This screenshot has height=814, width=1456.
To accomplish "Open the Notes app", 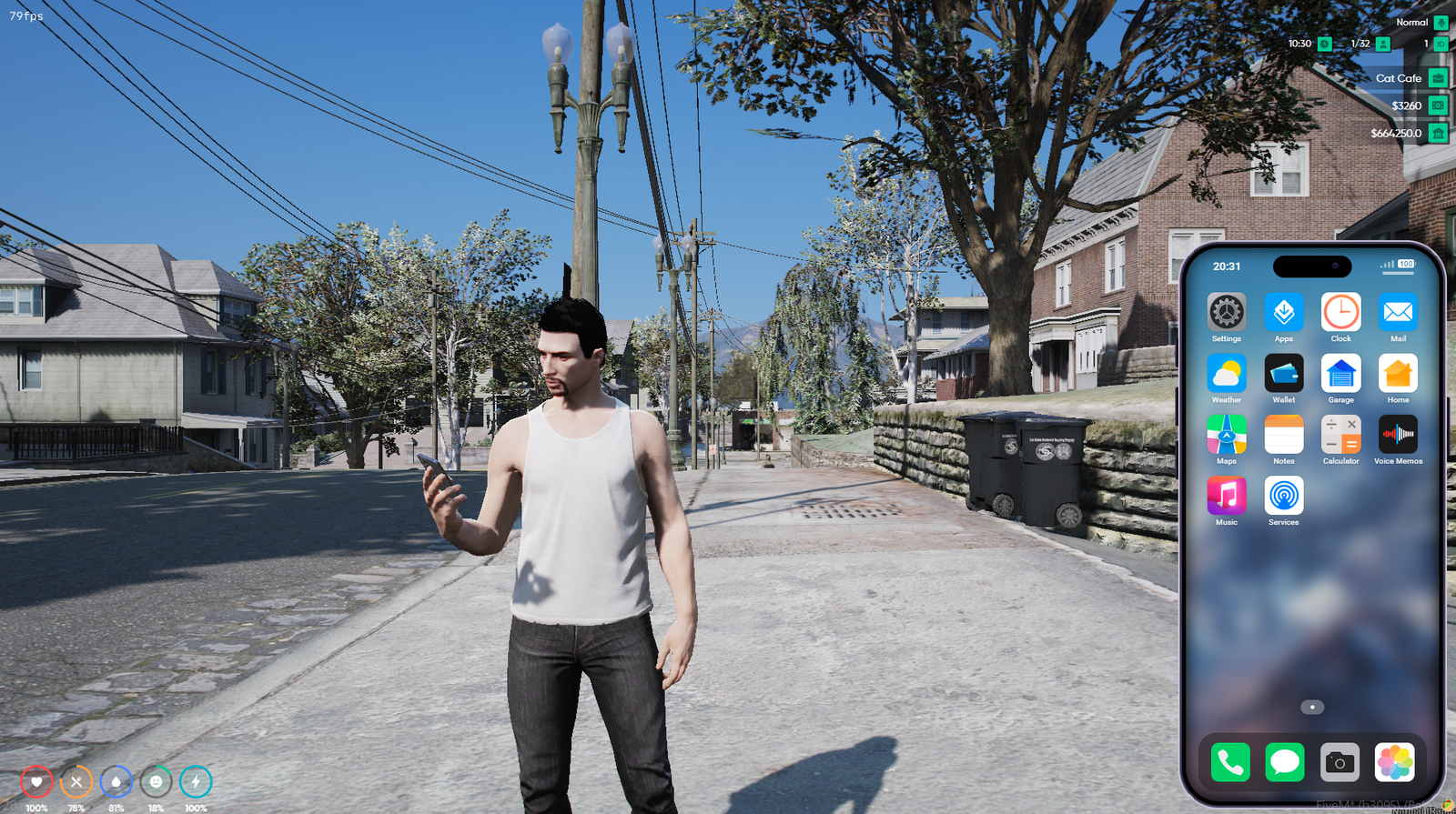I will [x=1283, y=435].
